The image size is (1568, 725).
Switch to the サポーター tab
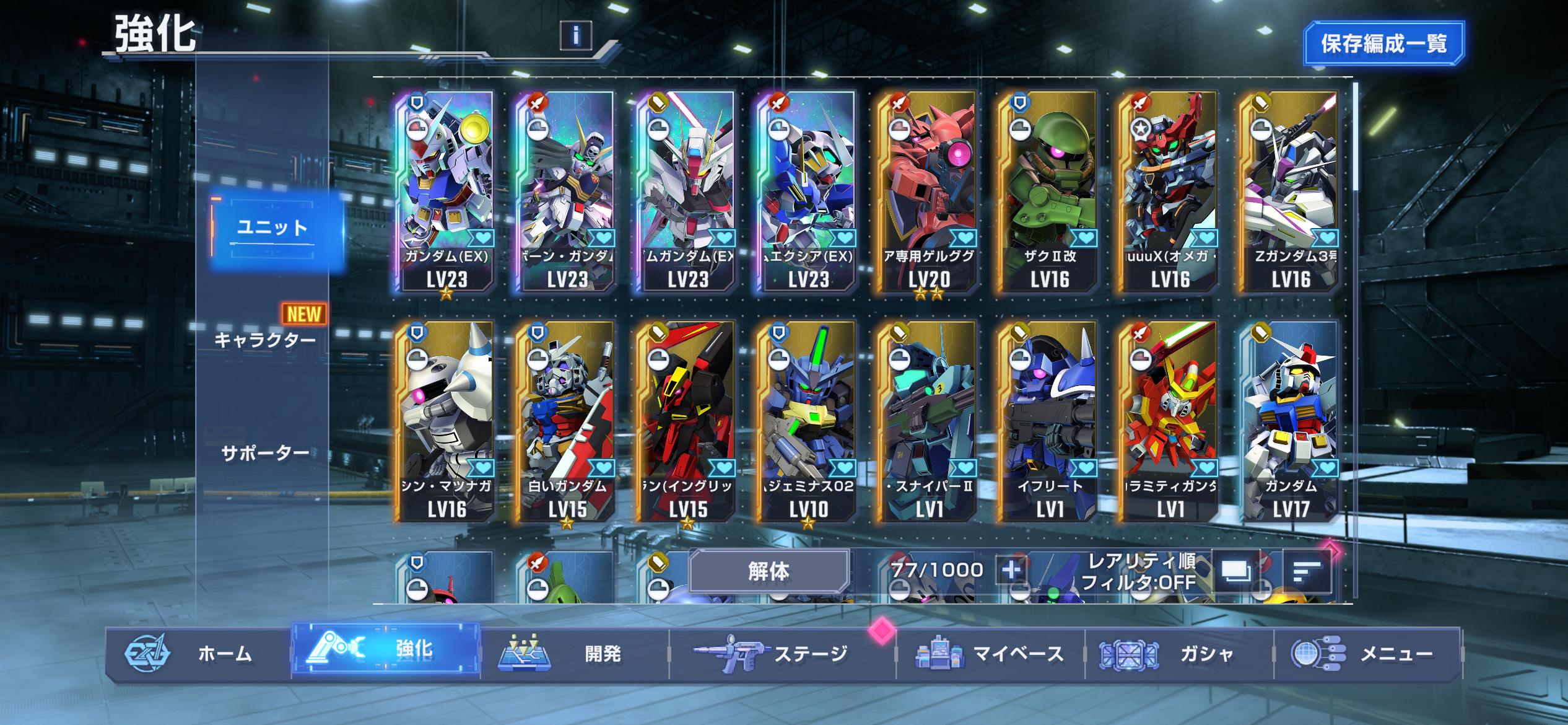point(265,454)
